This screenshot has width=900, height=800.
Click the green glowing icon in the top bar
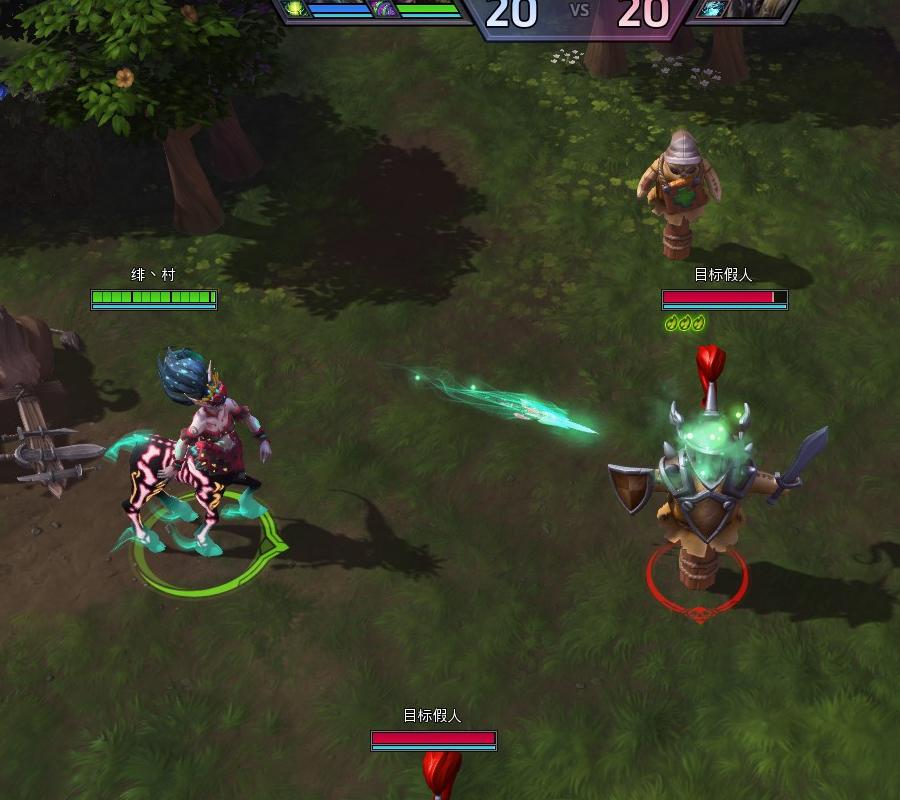[x=296, y=8]
